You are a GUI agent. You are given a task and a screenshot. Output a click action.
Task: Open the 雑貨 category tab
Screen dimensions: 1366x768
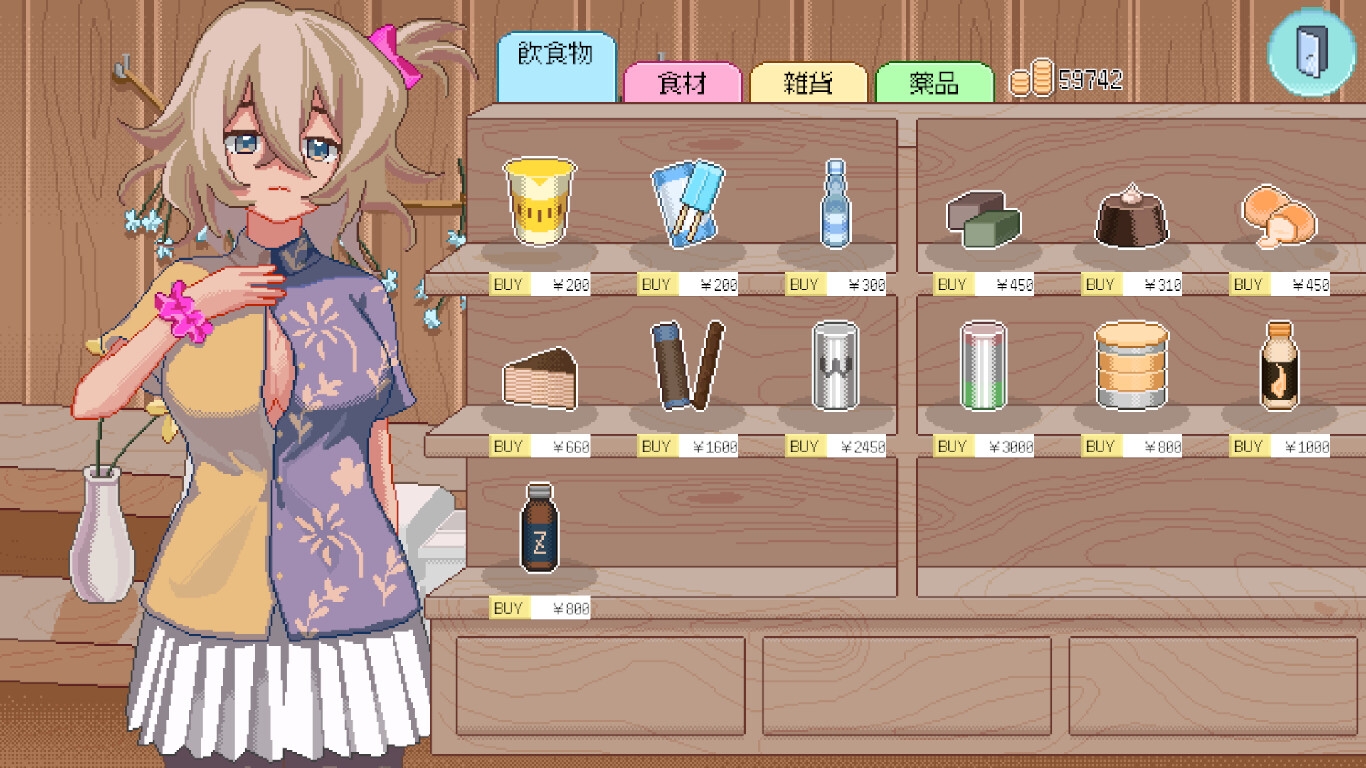pyautogui.click(x=808, y=83)
